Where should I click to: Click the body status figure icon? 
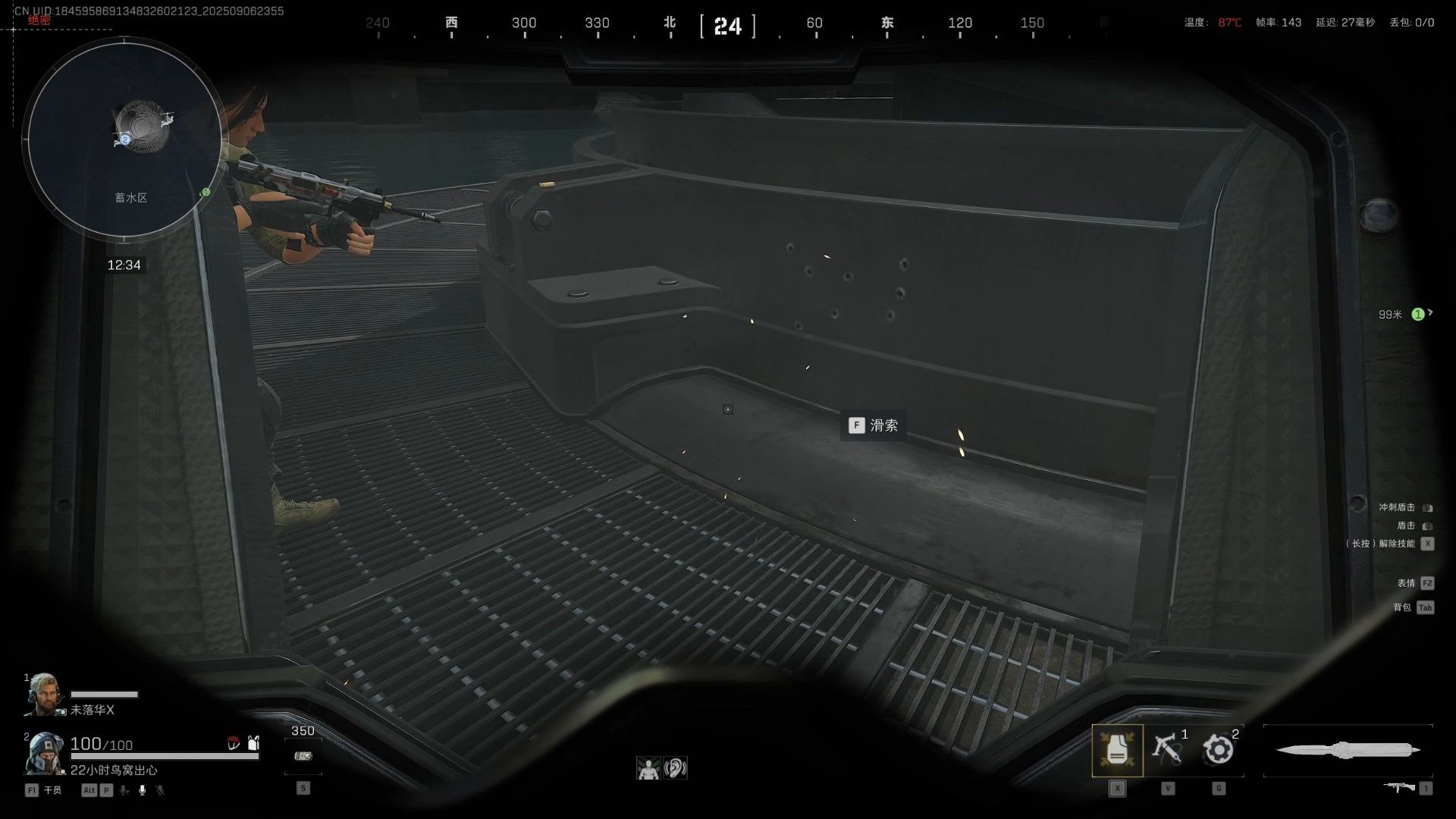[648, 768]
